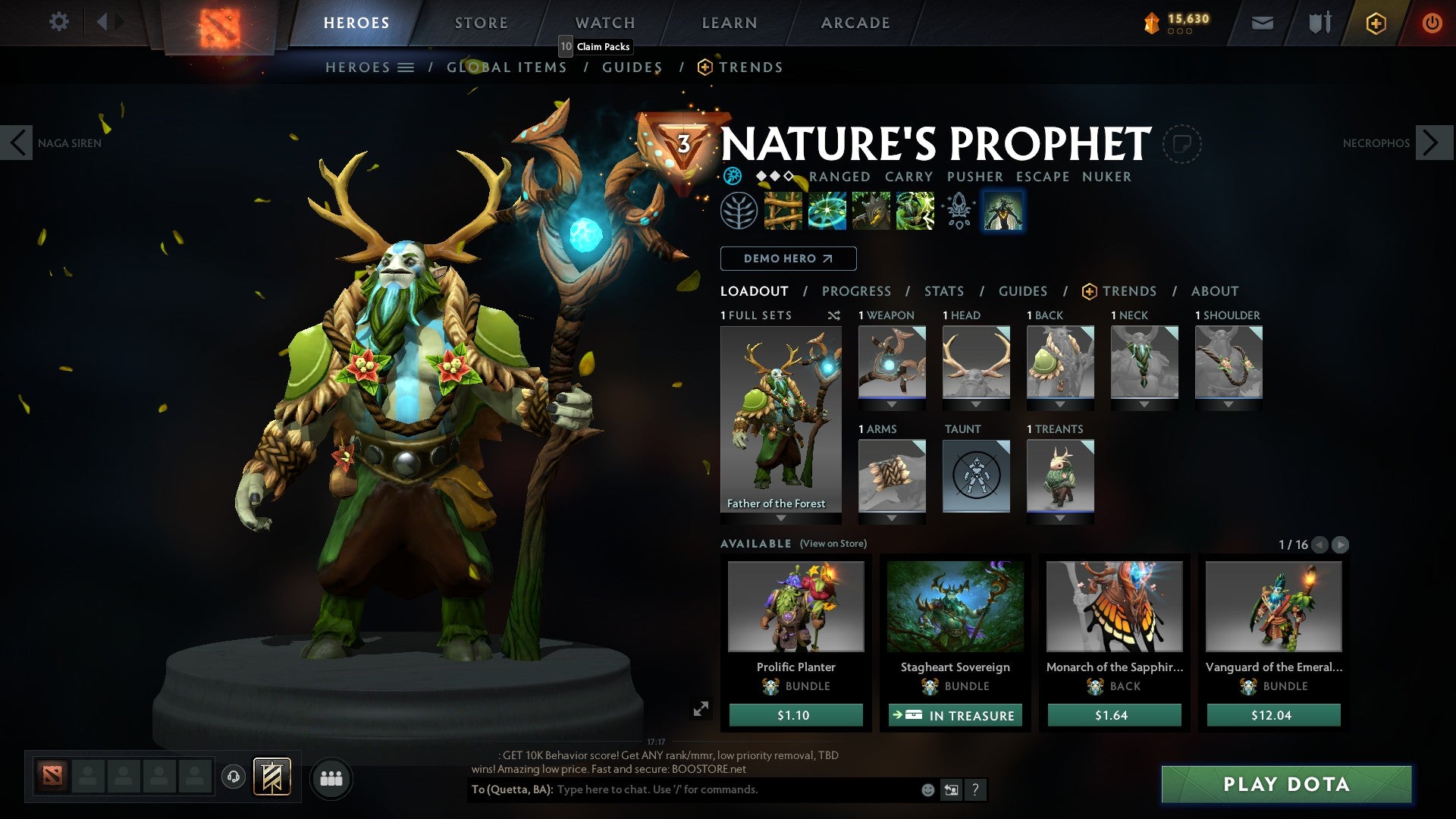Click the chat text input field
Screen dimensions: 1456x819
(736, 789)
